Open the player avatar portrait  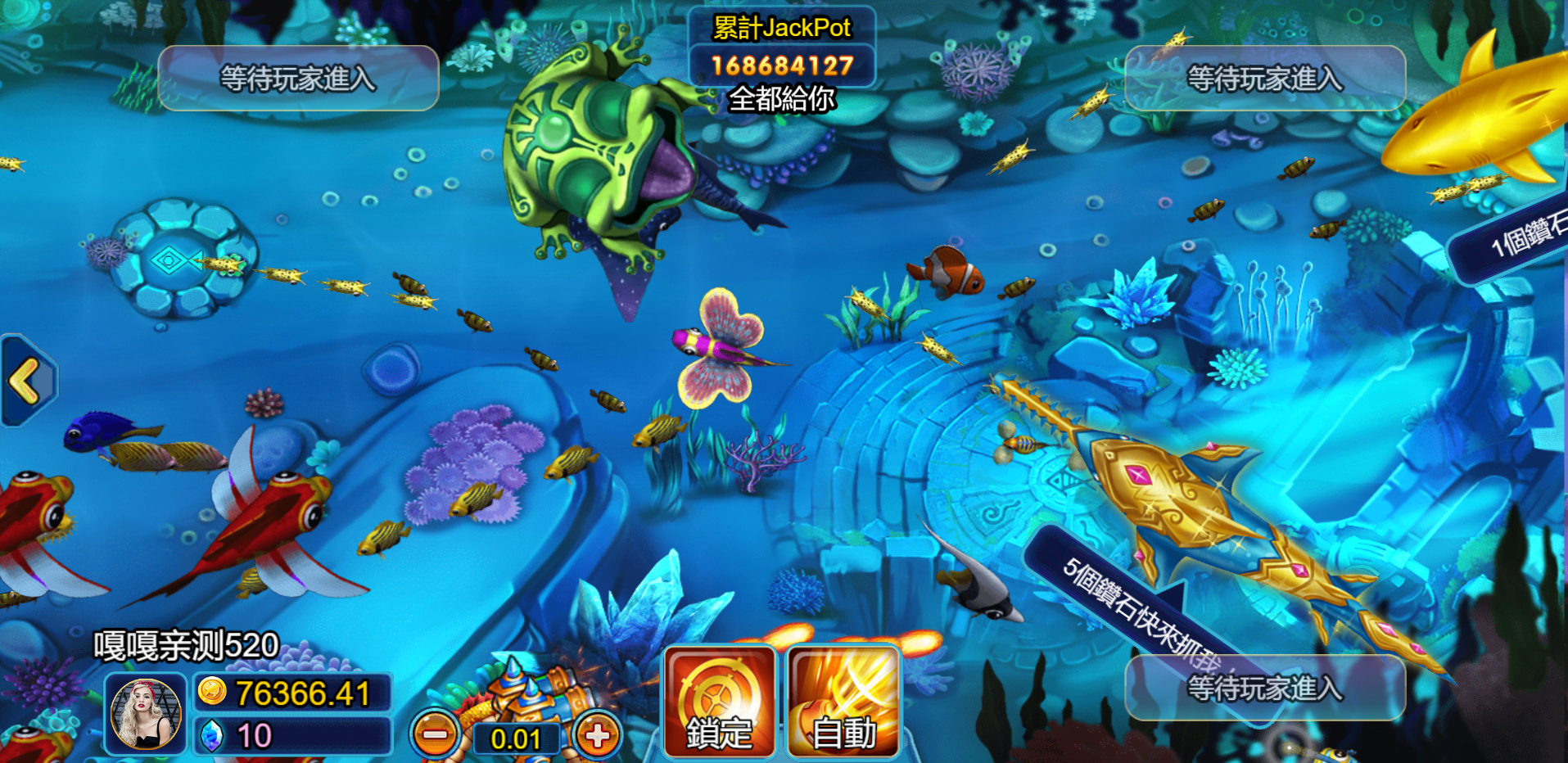[x=146, y=715]
